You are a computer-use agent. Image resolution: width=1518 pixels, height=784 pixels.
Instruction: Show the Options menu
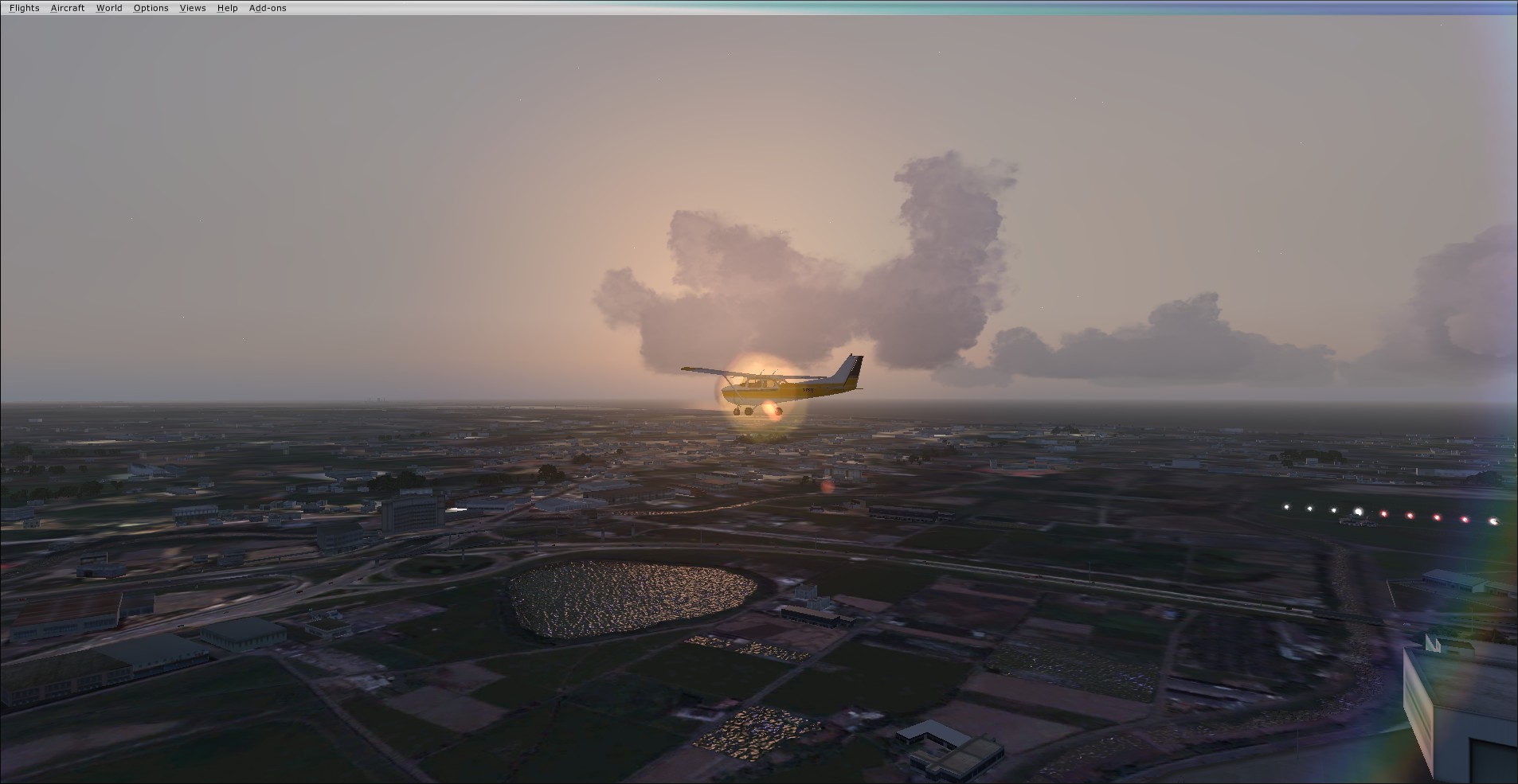point(151,8)
